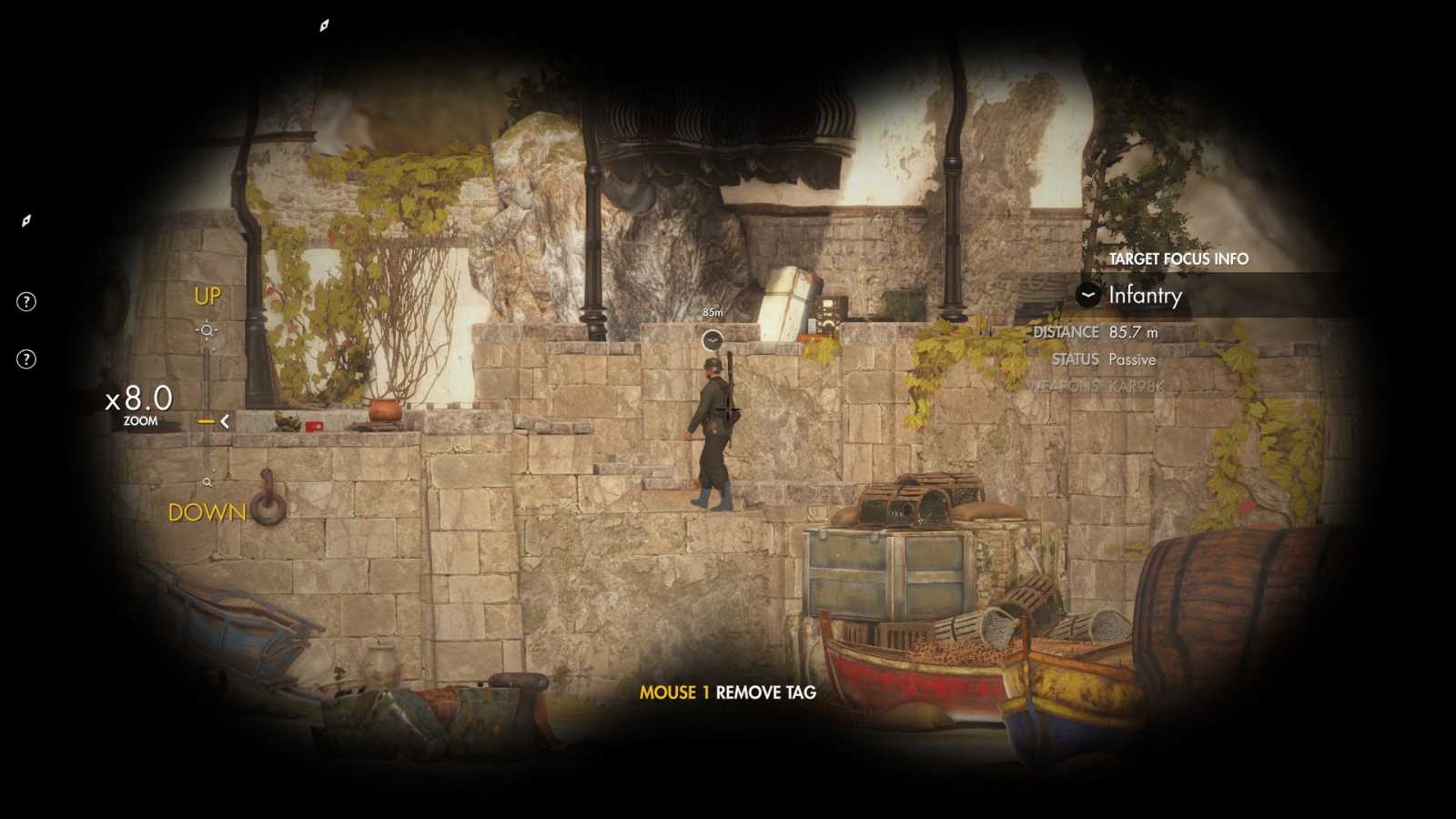The height and width of the screenshot is (819, 1456).
Task: Click the DISTANCE 85.7 m row
Action: pos(1097,331)
